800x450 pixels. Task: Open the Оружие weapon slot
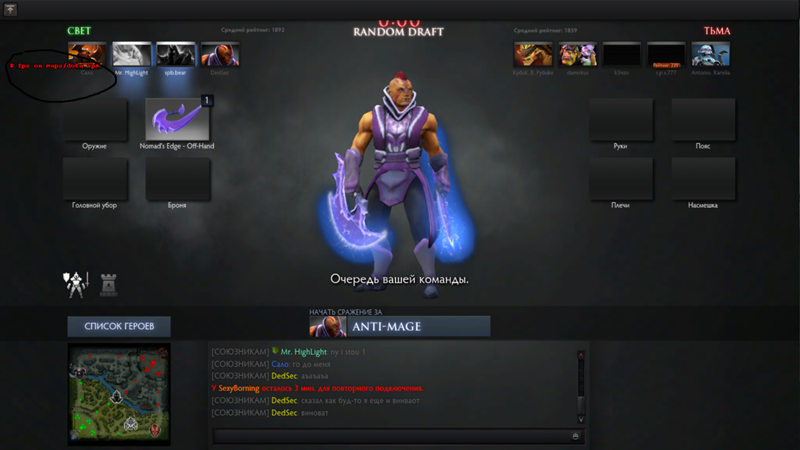[x=95, y=119]
